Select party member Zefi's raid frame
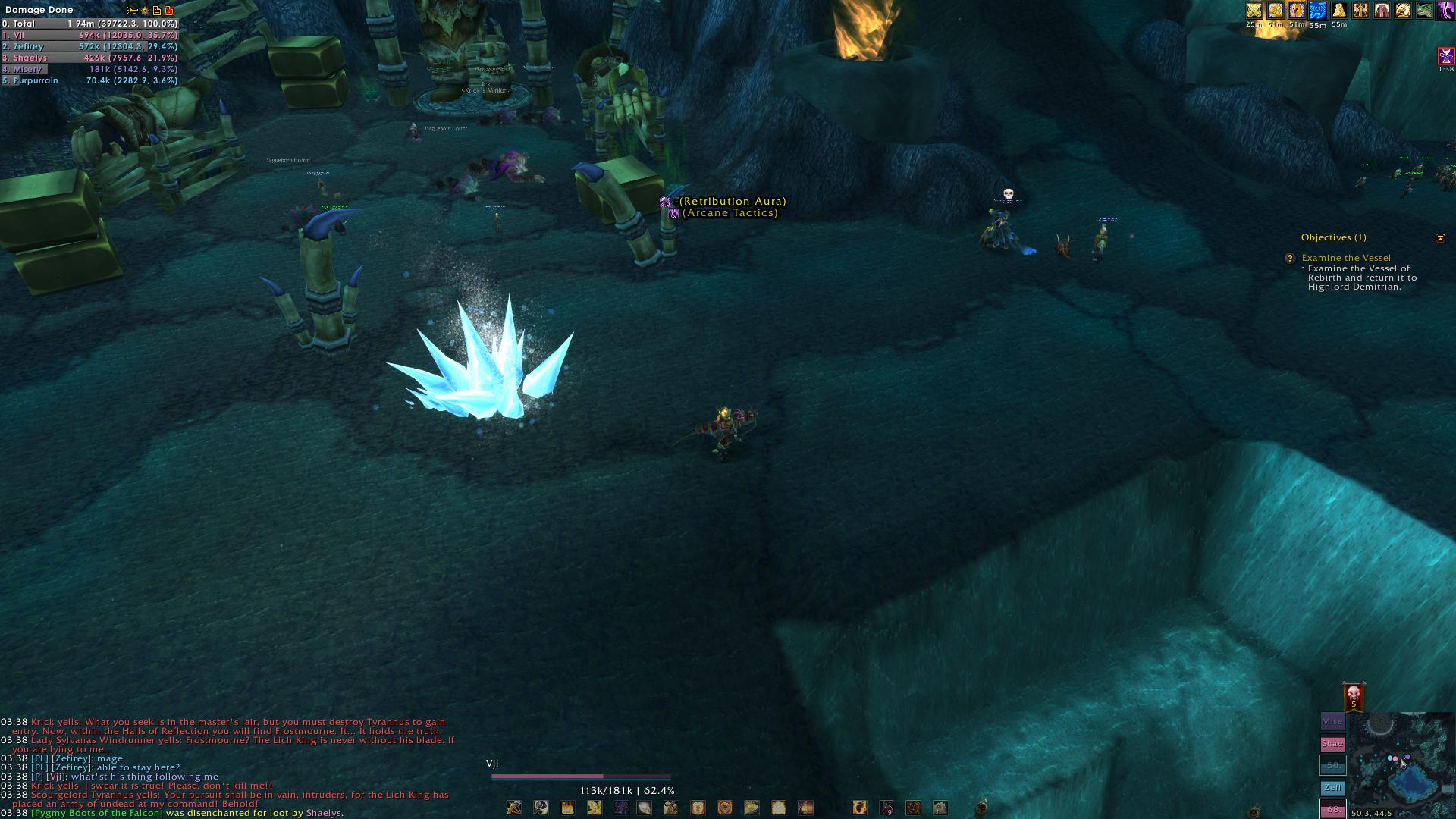The image size is (1456, 819). (x=1332, y=788)
